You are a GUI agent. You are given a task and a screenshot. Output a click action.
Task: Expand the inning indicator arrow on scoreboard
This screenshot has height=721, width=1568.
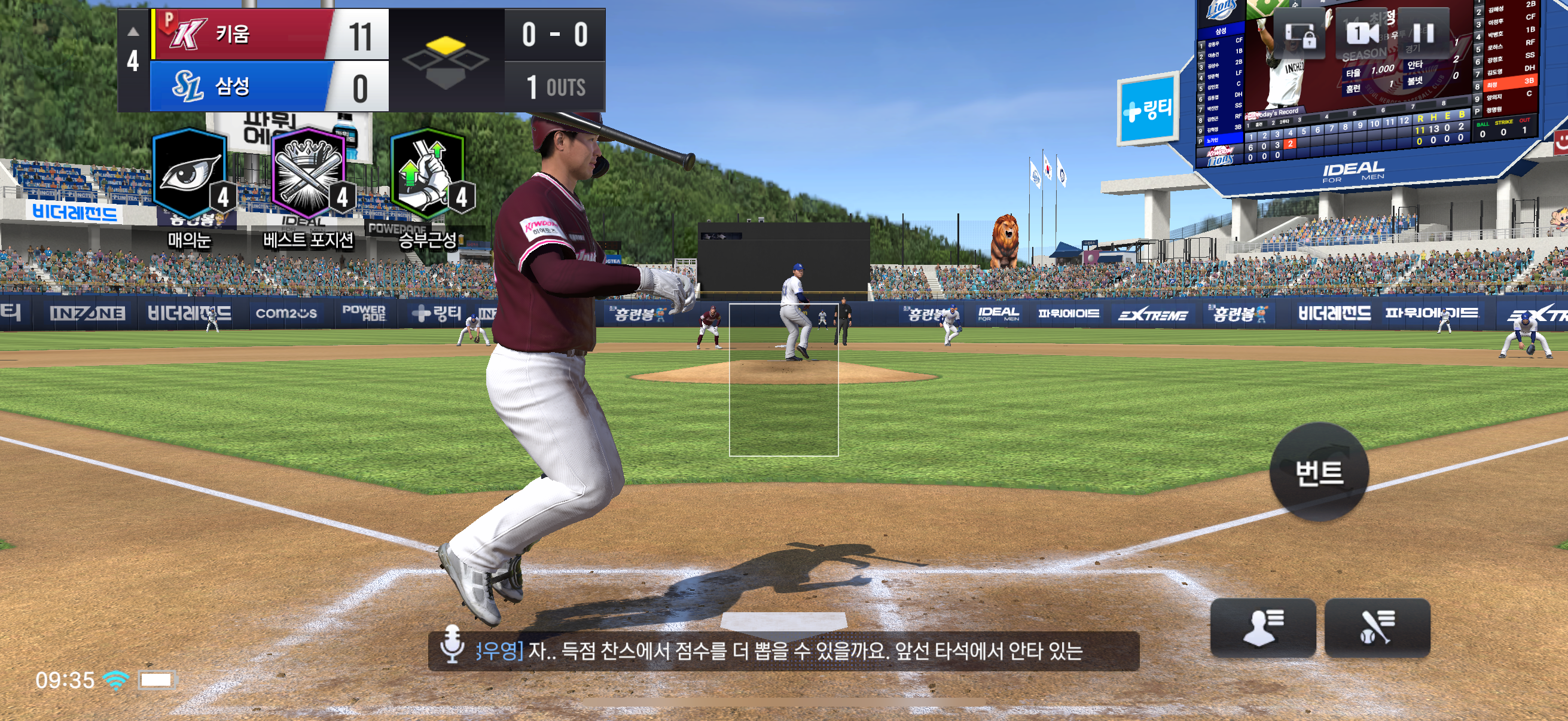coord(133,32)
